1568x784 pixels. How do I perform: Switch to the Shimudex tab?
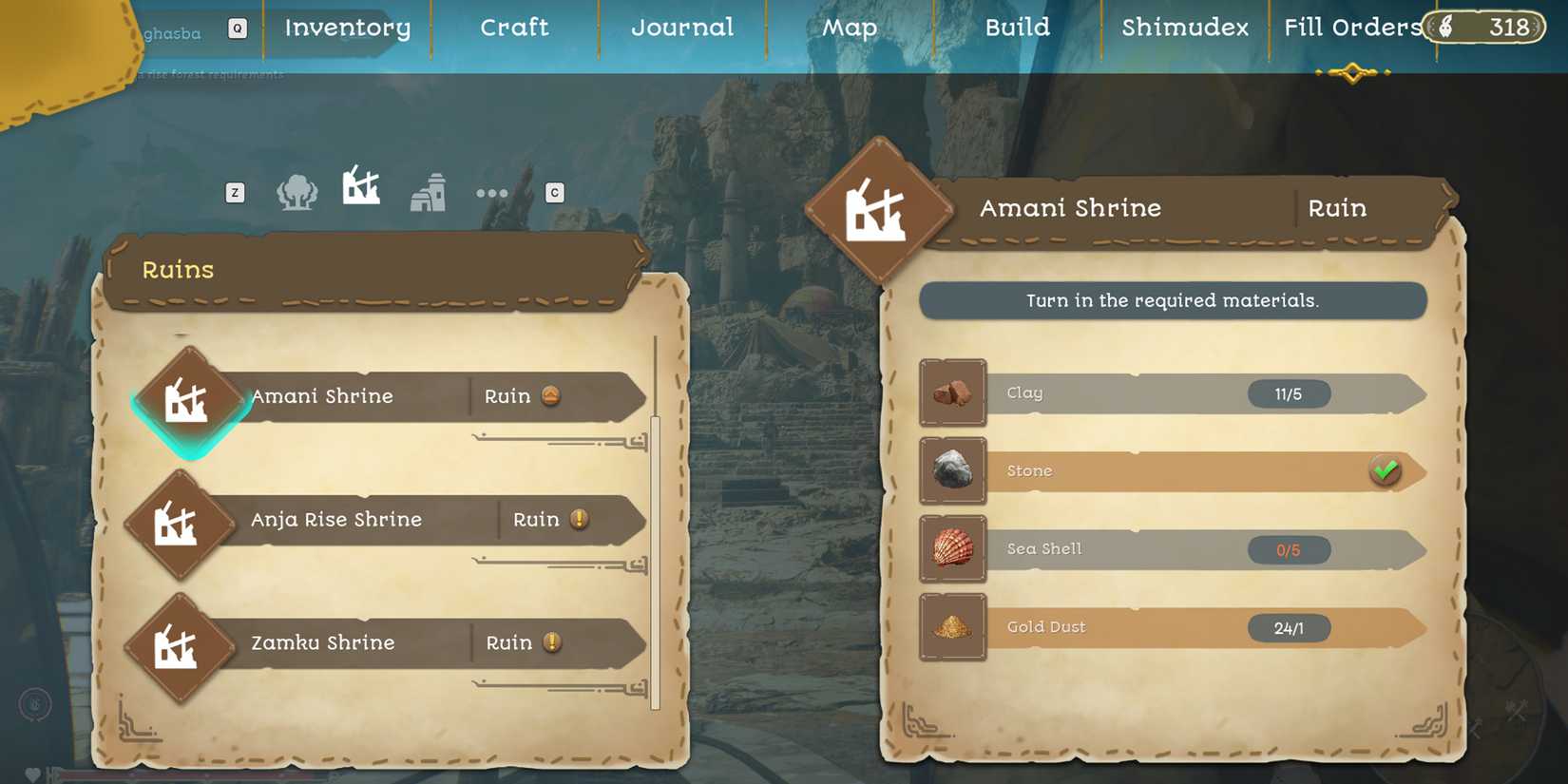[x=1183, y=28]
